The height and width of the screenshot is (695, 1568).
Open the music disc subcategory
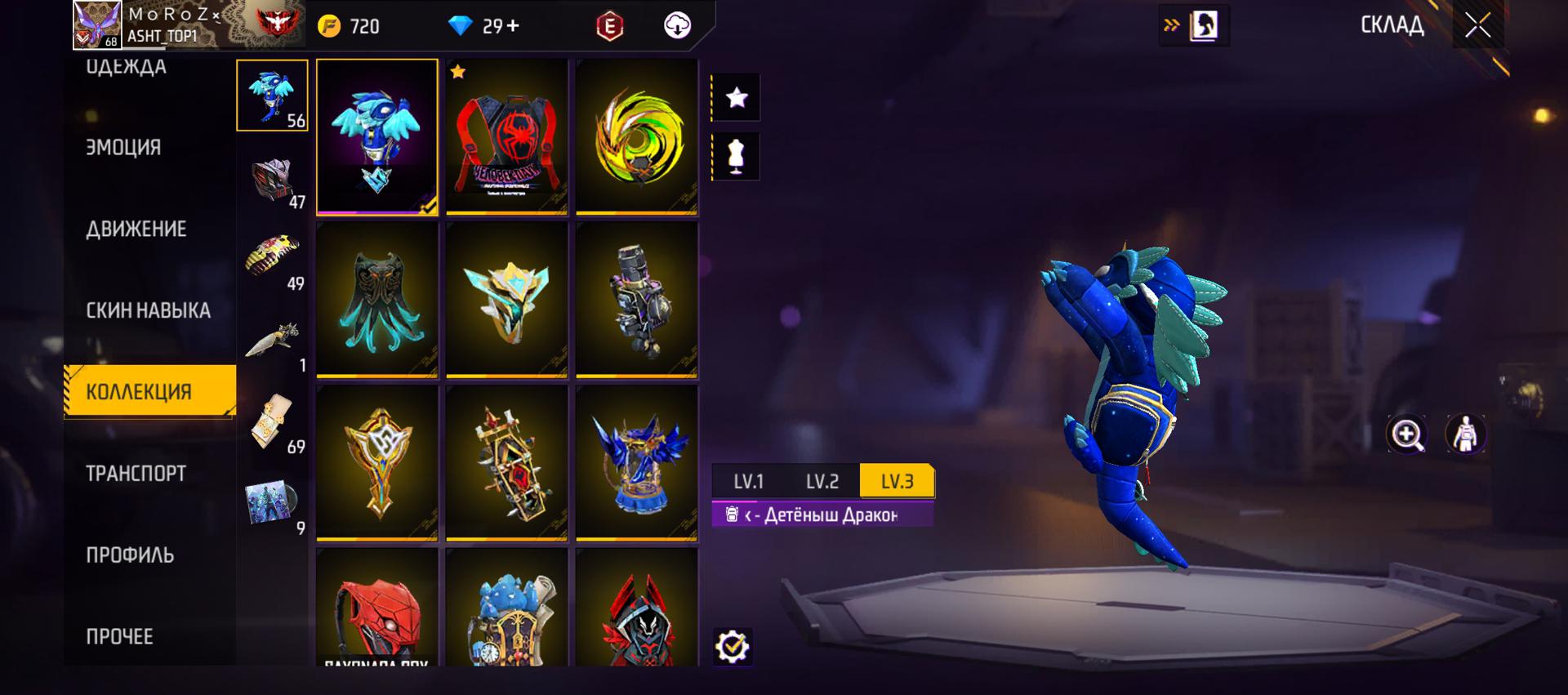(272, 501)
